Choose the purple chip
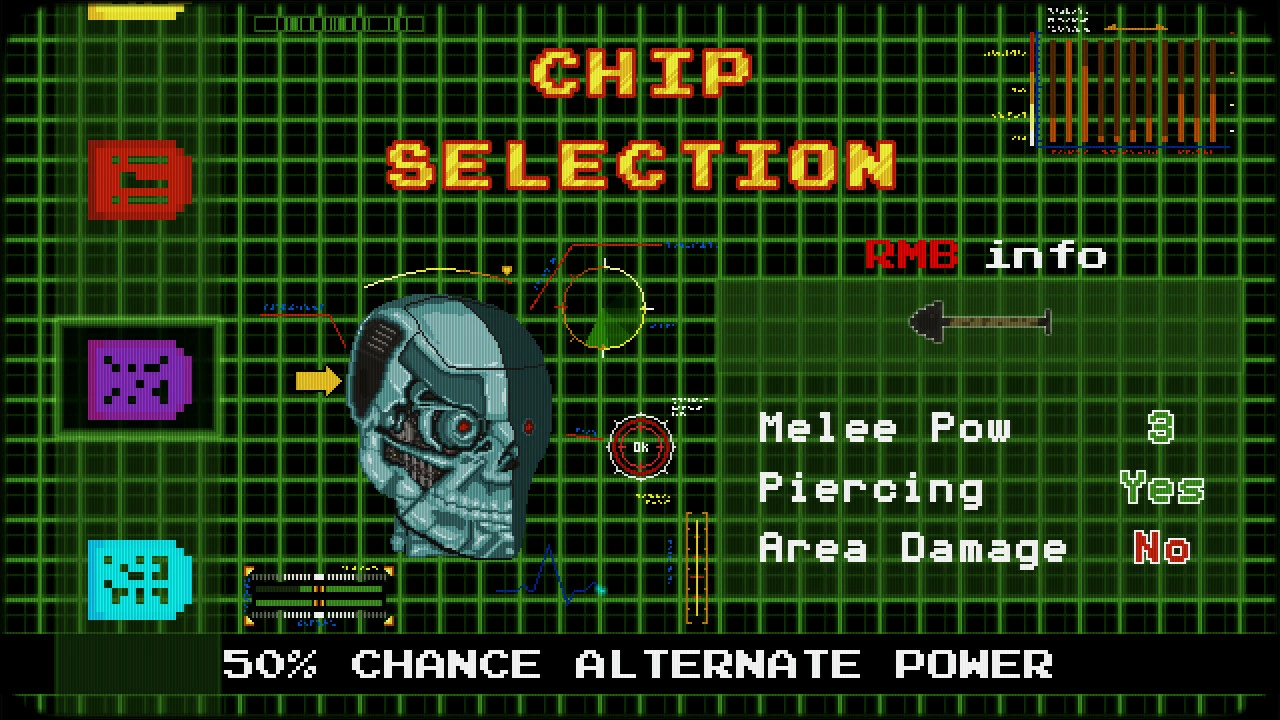This screenshot has width=1280, height=720. 139,379
